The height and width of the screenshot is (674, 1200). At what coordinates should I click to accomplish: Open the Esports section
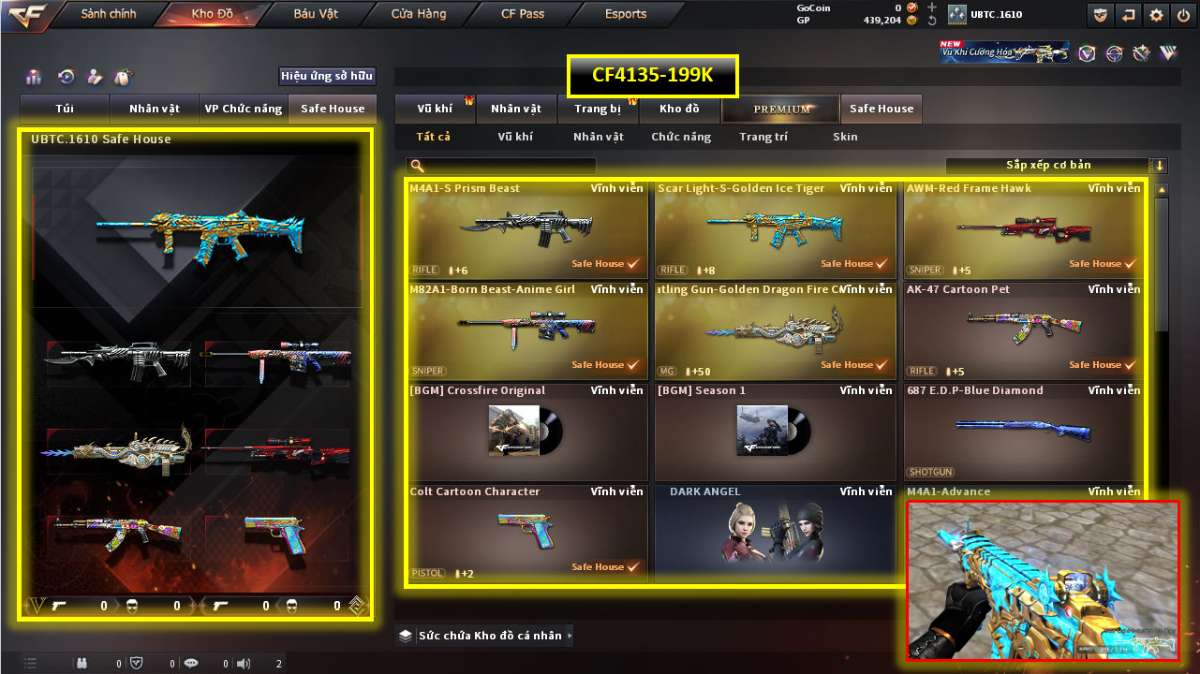pyautogui.click(x=626, y=14)
